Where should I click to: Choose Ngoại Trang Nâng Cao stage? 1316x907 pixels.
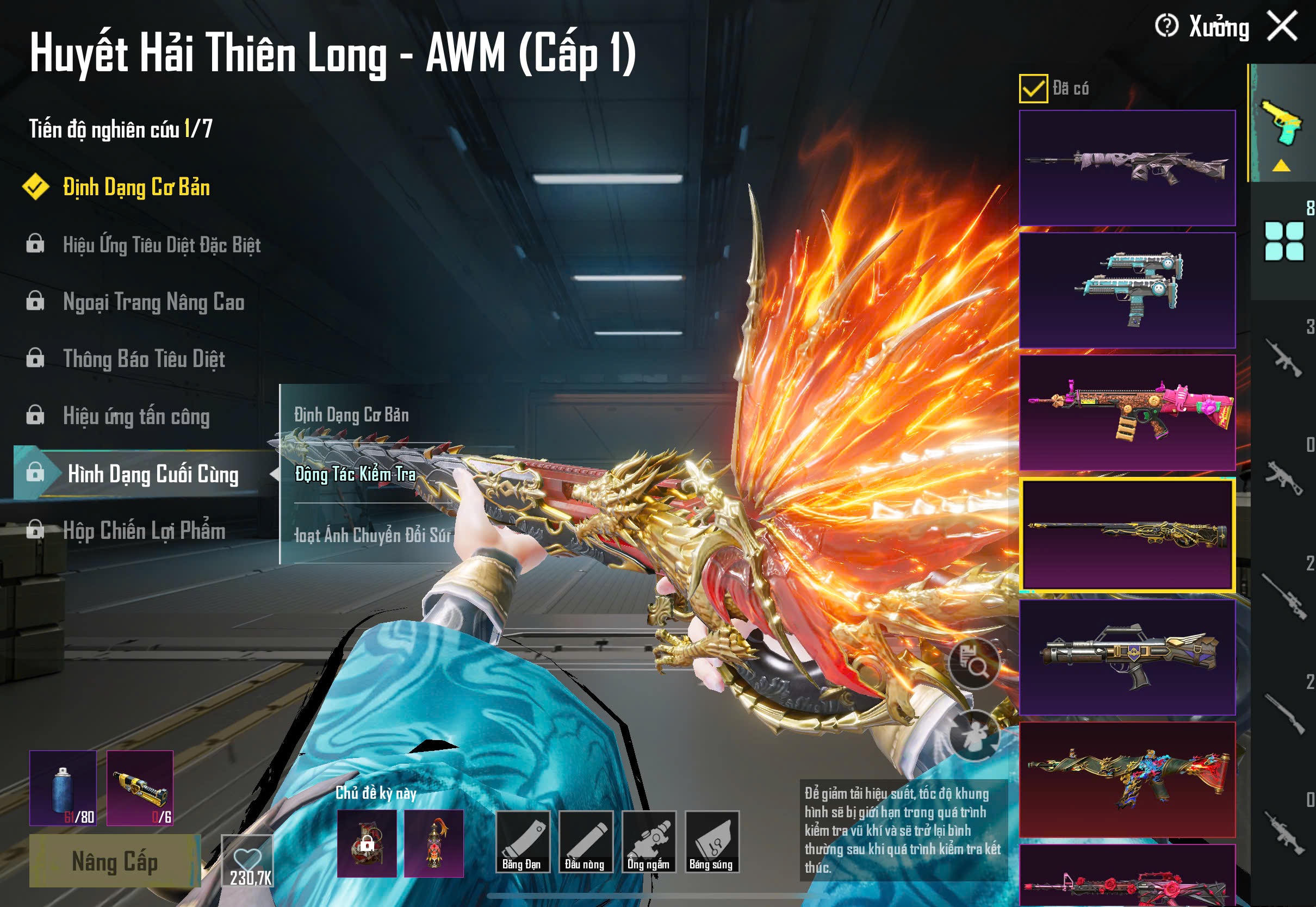(153, 302)
